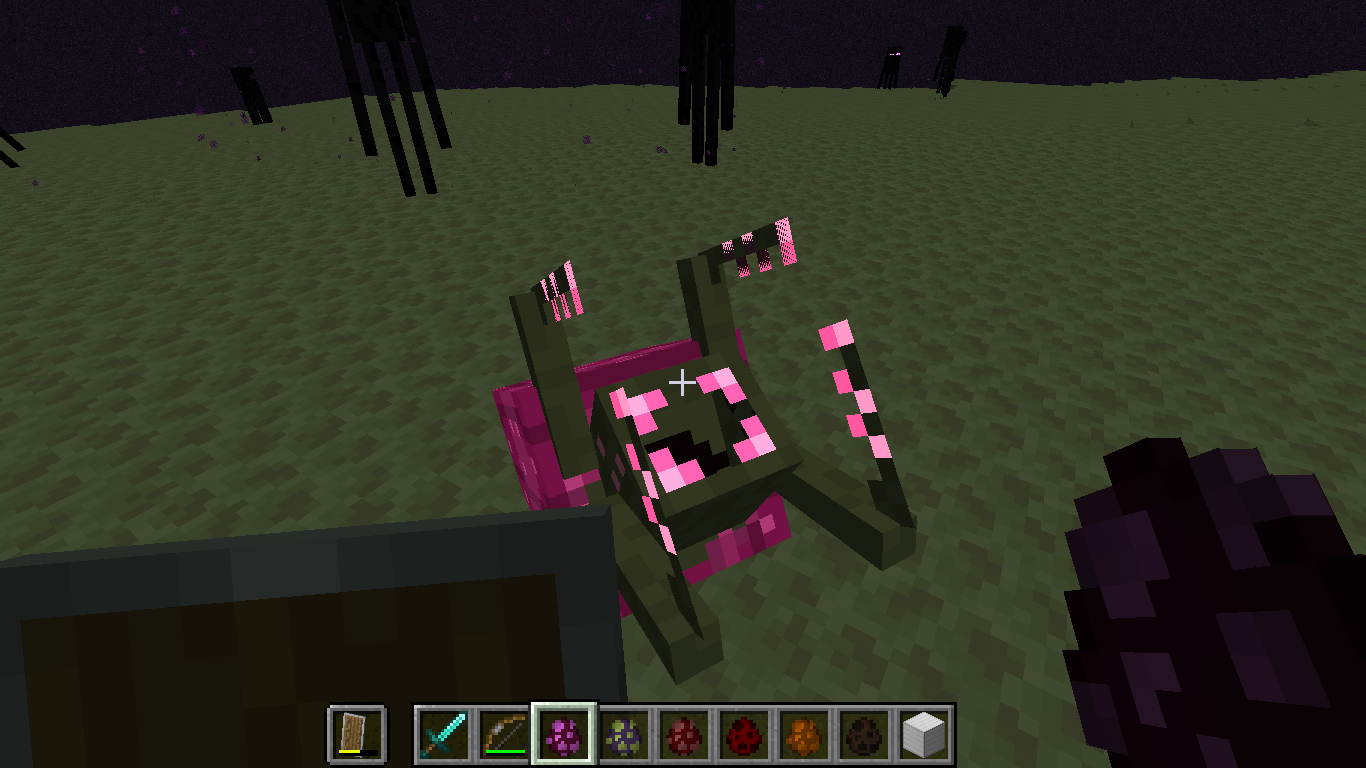
Task: Click the shield off-hand slot
Action: [358, 735]
